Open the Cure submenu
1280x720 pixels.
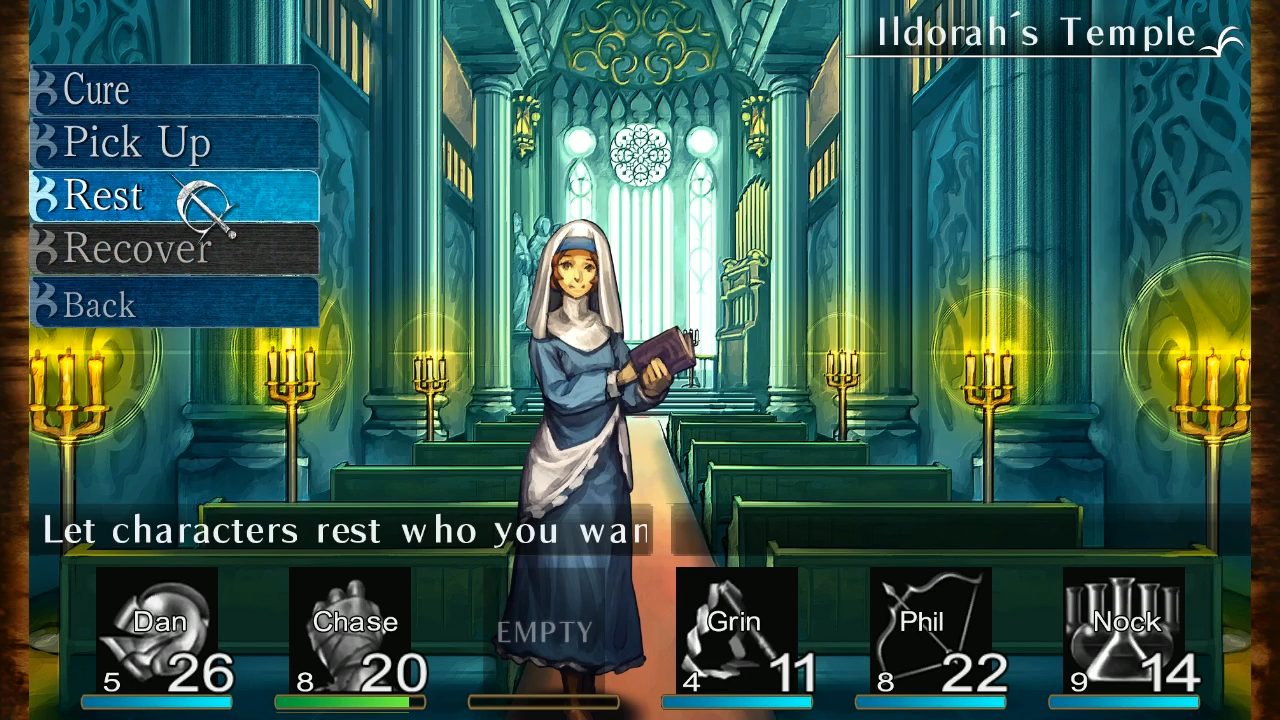[97, 90]
